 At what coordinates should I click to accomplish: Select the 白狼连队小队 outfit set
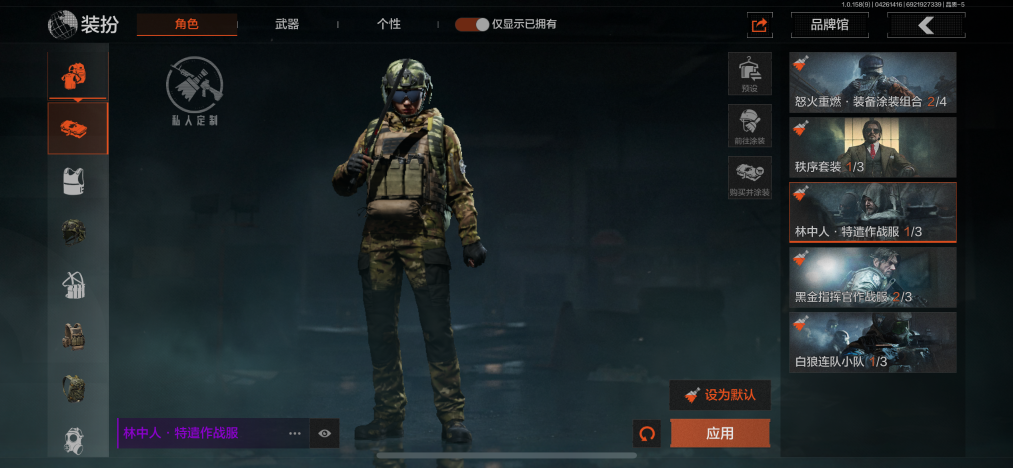872,342
